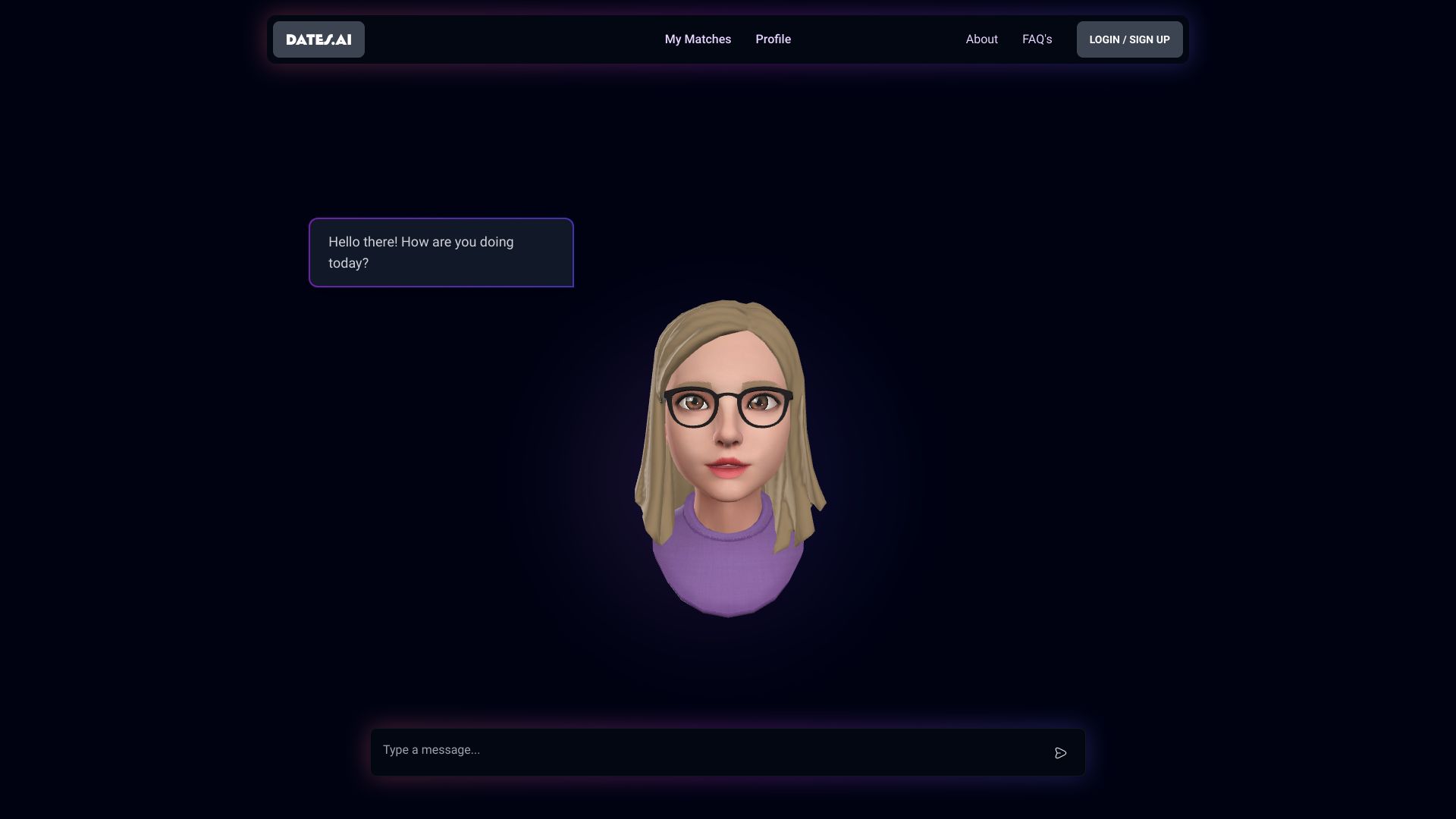Click the text Hello there in the bubble
Viewport: 1456px width, 819px height.
tap(362, 242)
